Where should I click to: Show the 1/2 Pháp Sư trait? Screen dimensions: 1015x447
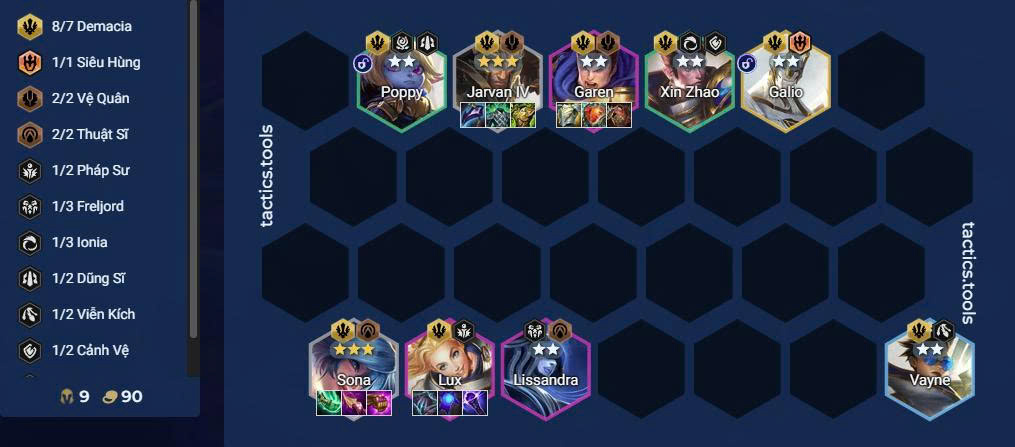click(90, 171)
